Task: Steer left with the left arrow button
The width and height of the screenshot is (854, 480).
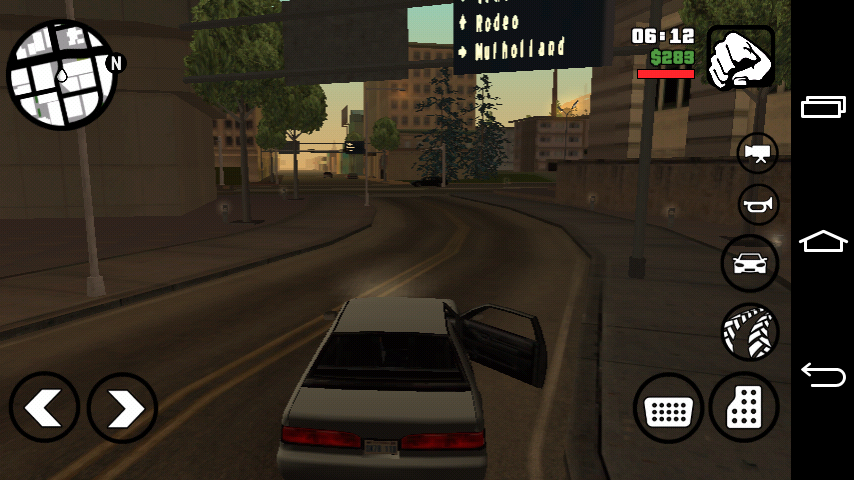Action: pos(45,408)
